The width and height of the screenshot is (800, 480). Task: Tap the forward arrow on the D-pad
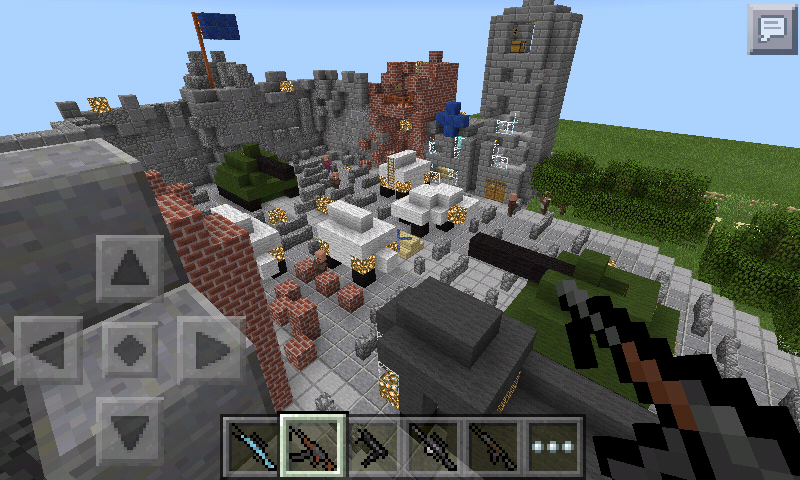coord(129,269)
